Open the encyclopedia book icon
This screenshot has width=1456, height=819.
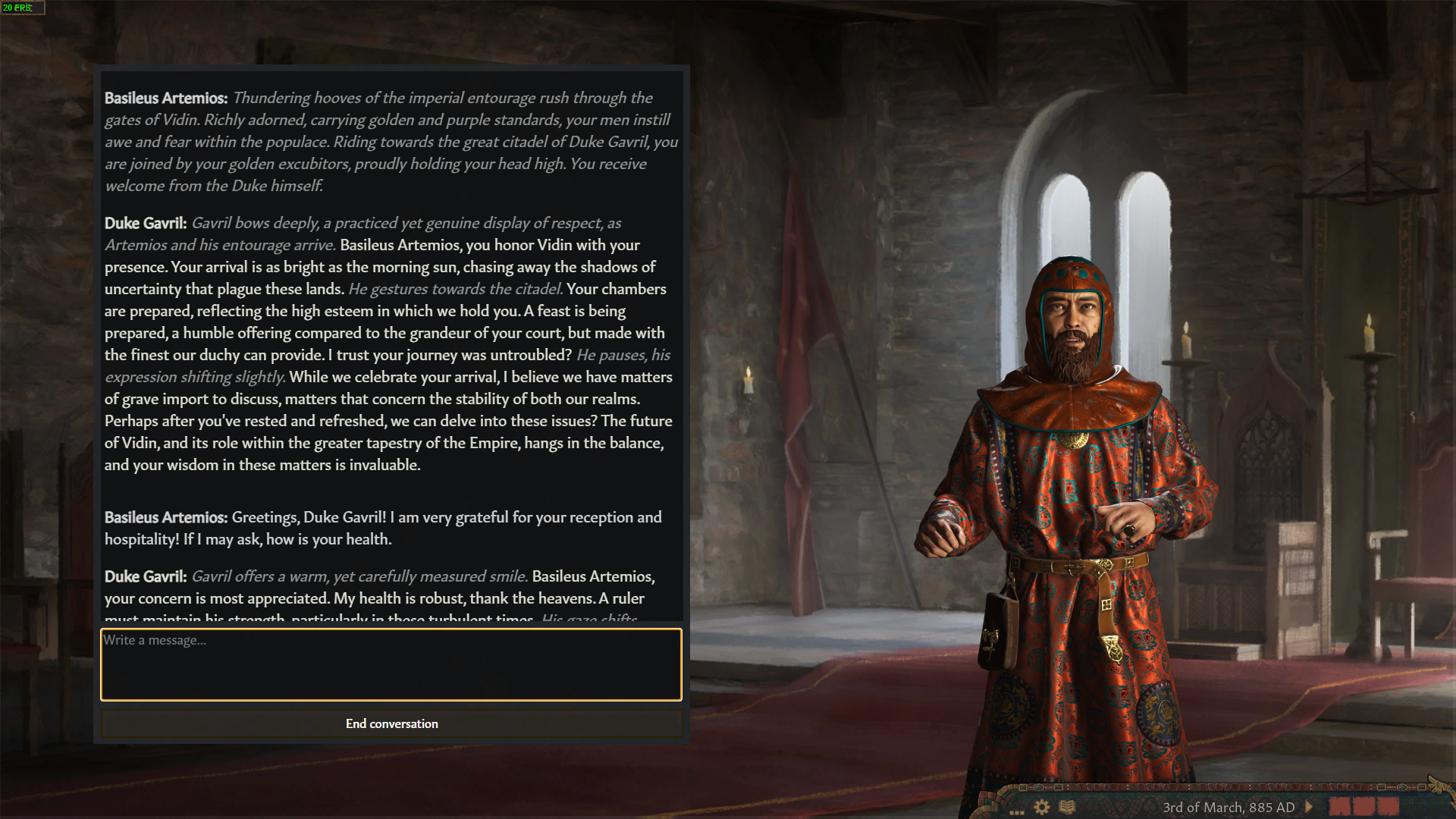[x=1068, y=806]
